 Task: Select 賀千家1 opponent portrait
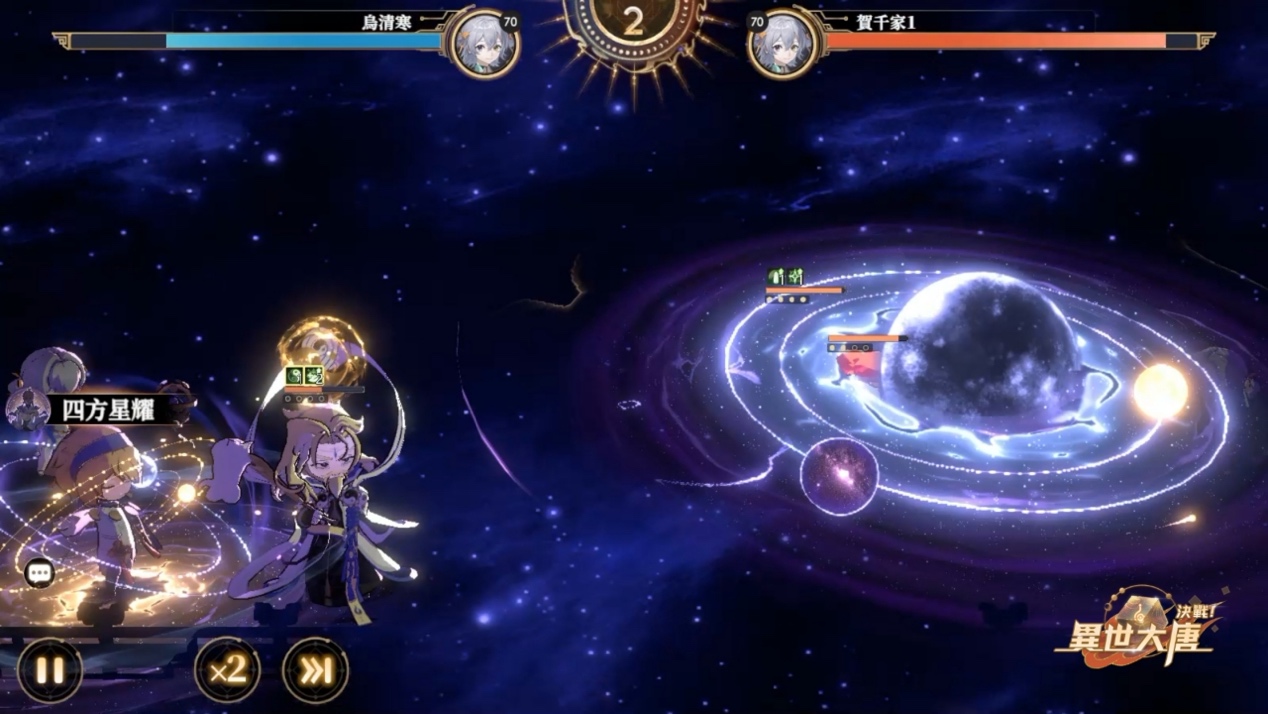click(783, 44)
